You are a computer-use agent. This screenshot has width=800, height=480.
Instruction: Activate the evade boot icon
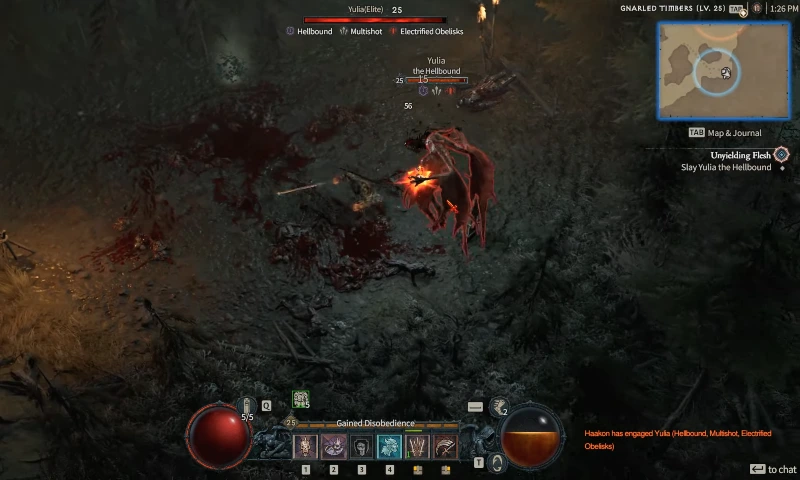tap(497, 407)
